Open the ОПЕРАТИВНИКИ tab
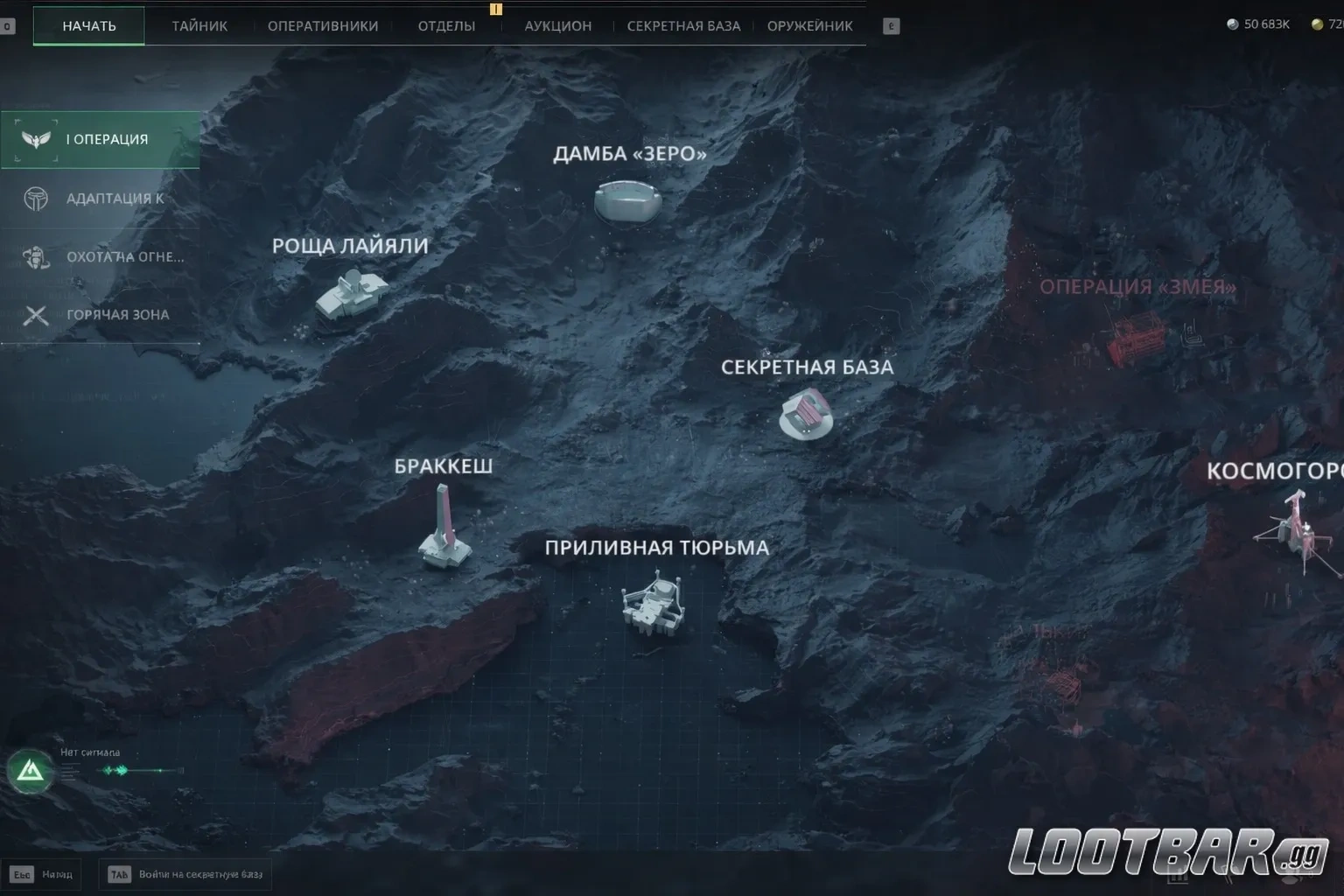1344x896 pixels. click(323, 25)
